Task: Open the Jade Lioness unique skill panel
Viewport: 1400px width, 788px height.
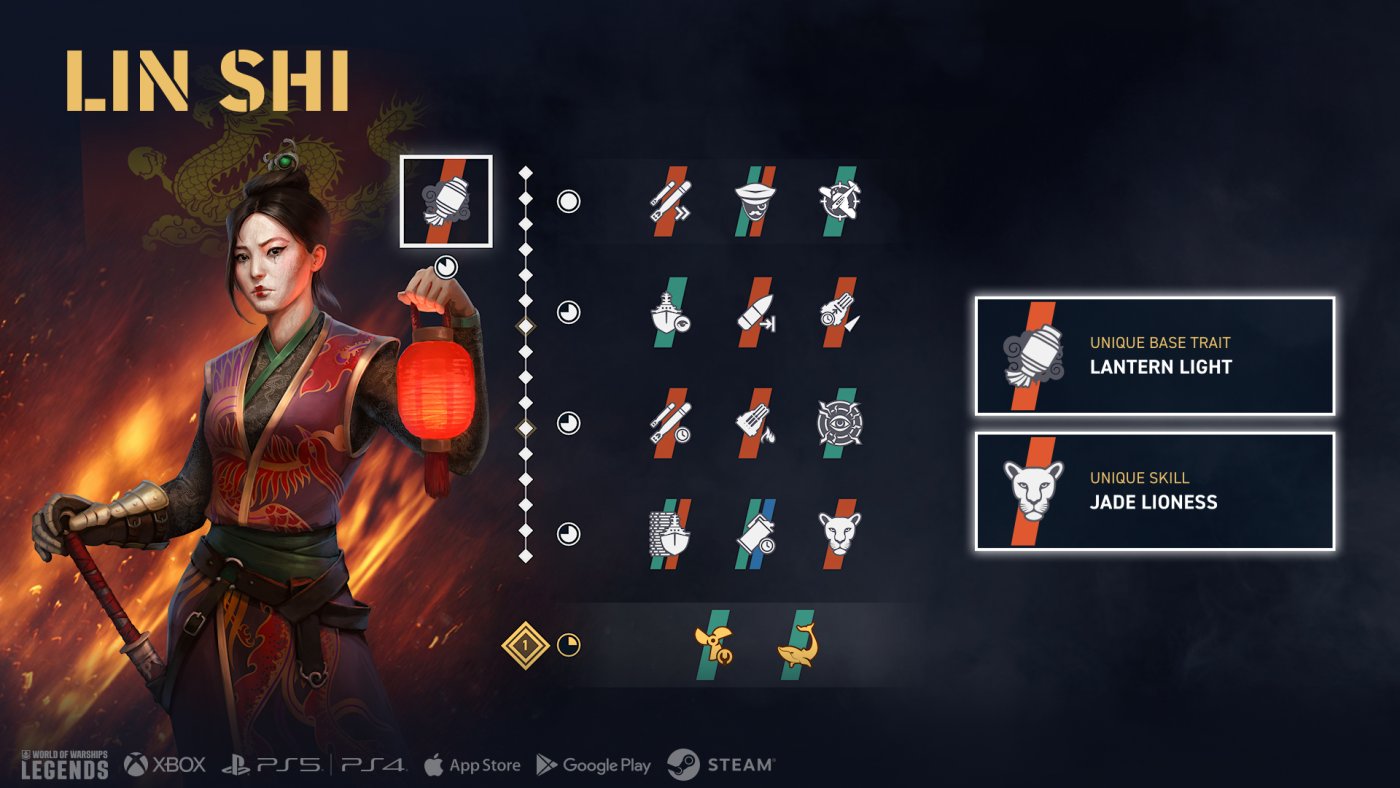Action: pos(1154,491)
